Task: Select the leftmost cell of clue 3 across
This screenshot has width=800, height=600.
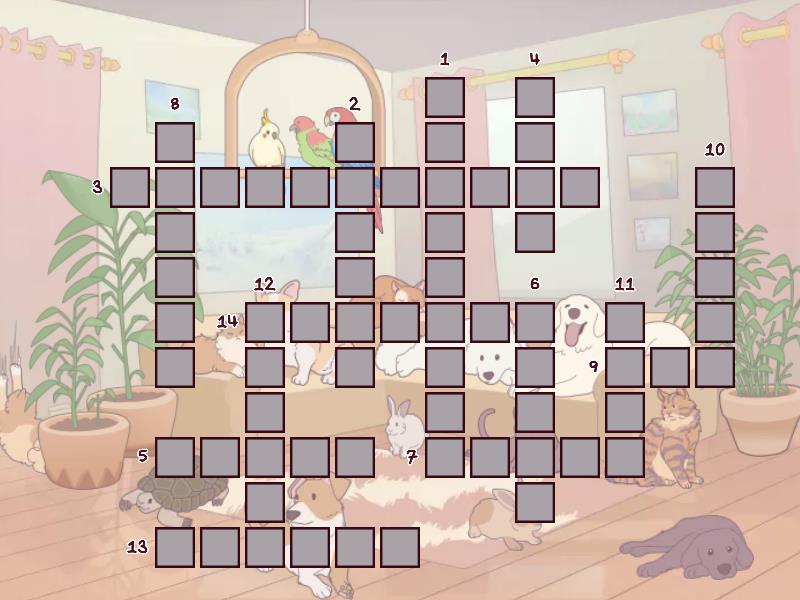Action: click(130, 187)
